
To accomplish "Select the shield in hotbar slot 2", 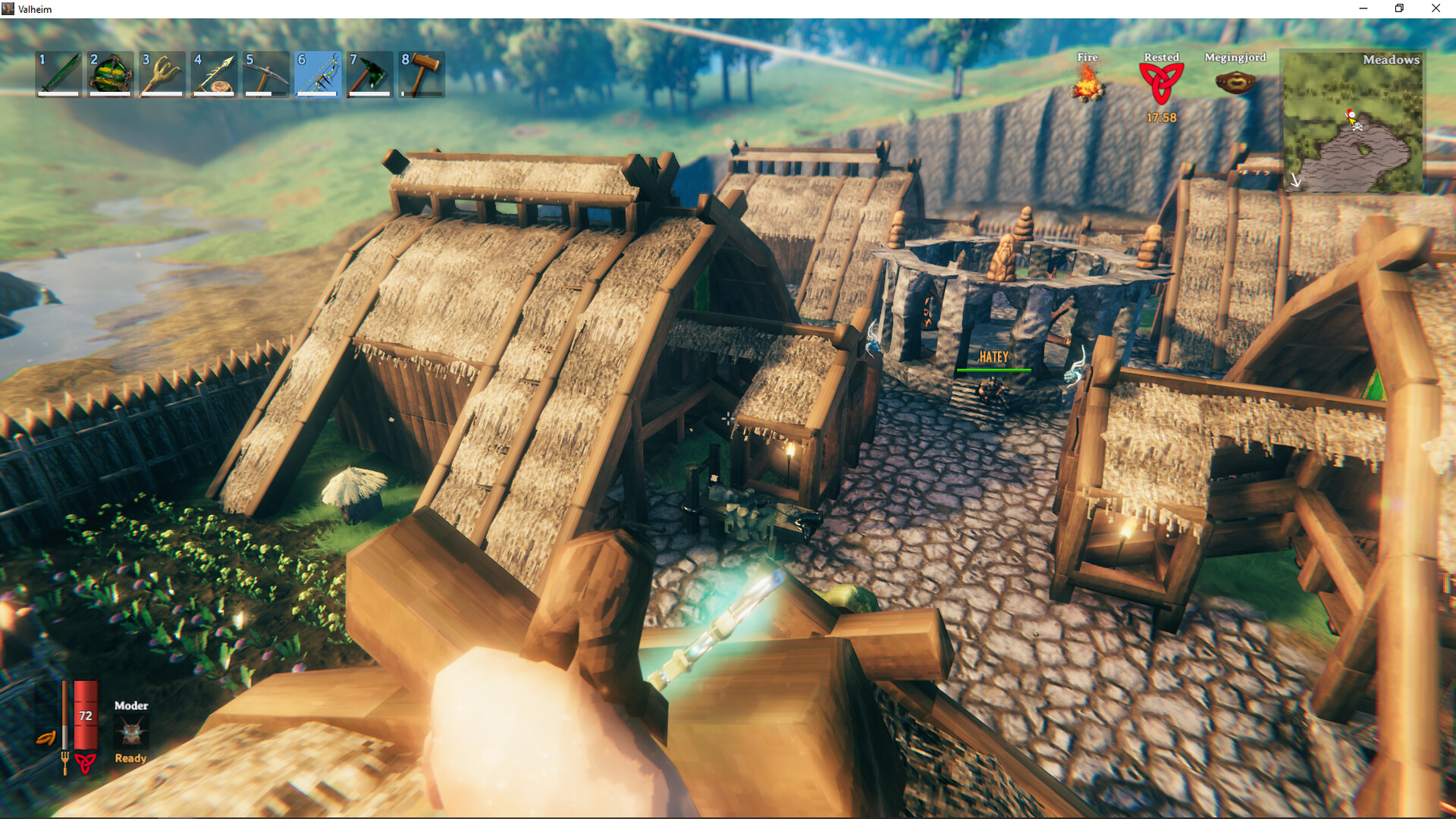I will (x=109, y=74).
